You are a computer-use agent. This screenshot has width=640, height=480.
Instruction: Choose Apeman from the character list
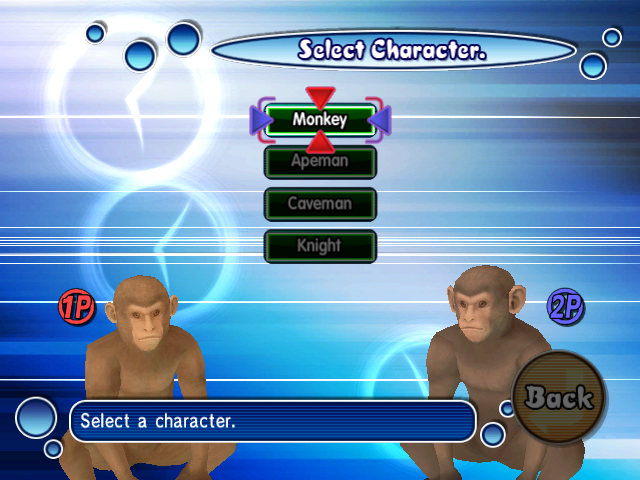click(320, 162)
